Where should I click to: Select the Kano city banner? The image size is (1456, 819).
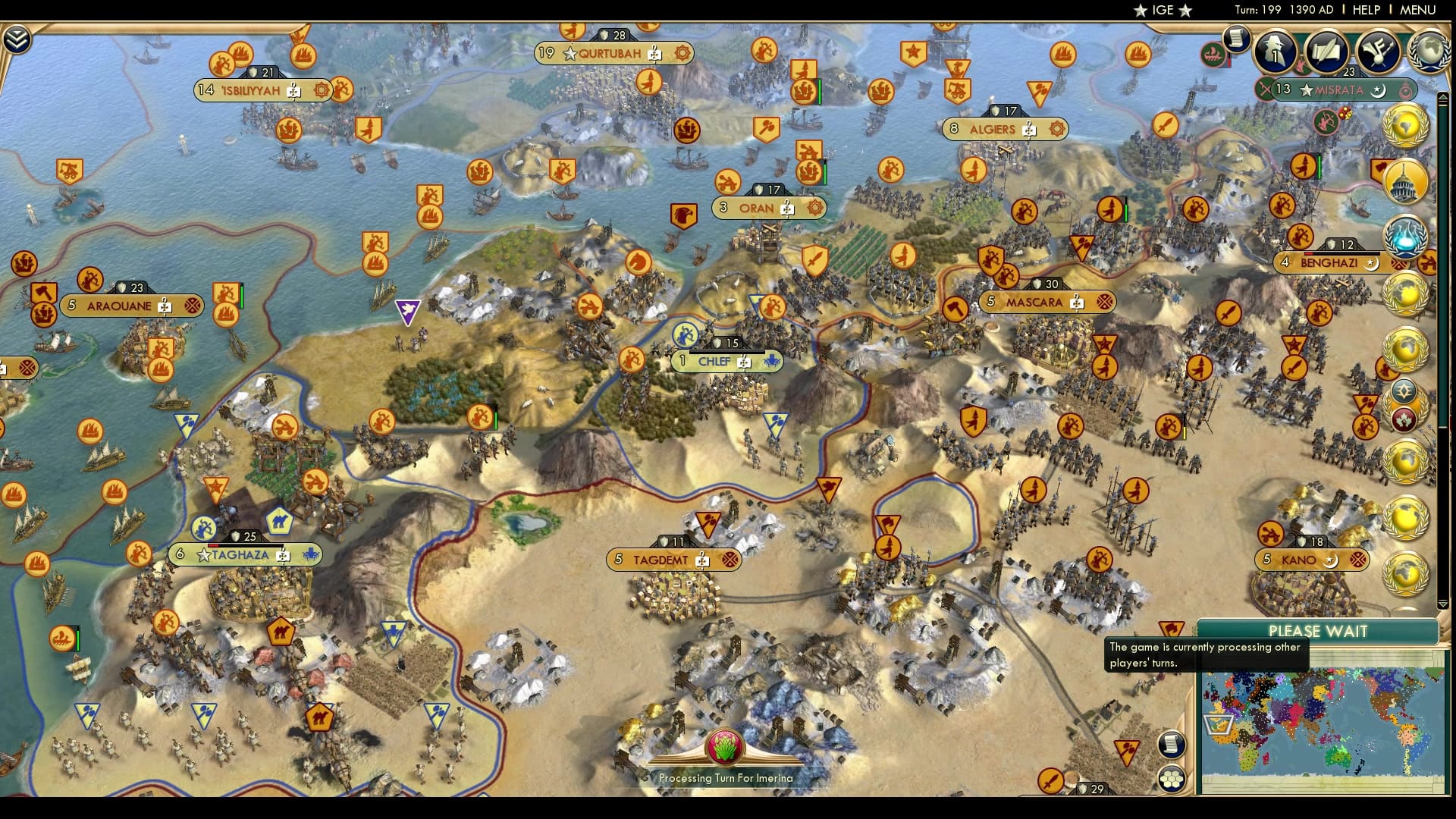(1302, 560)
